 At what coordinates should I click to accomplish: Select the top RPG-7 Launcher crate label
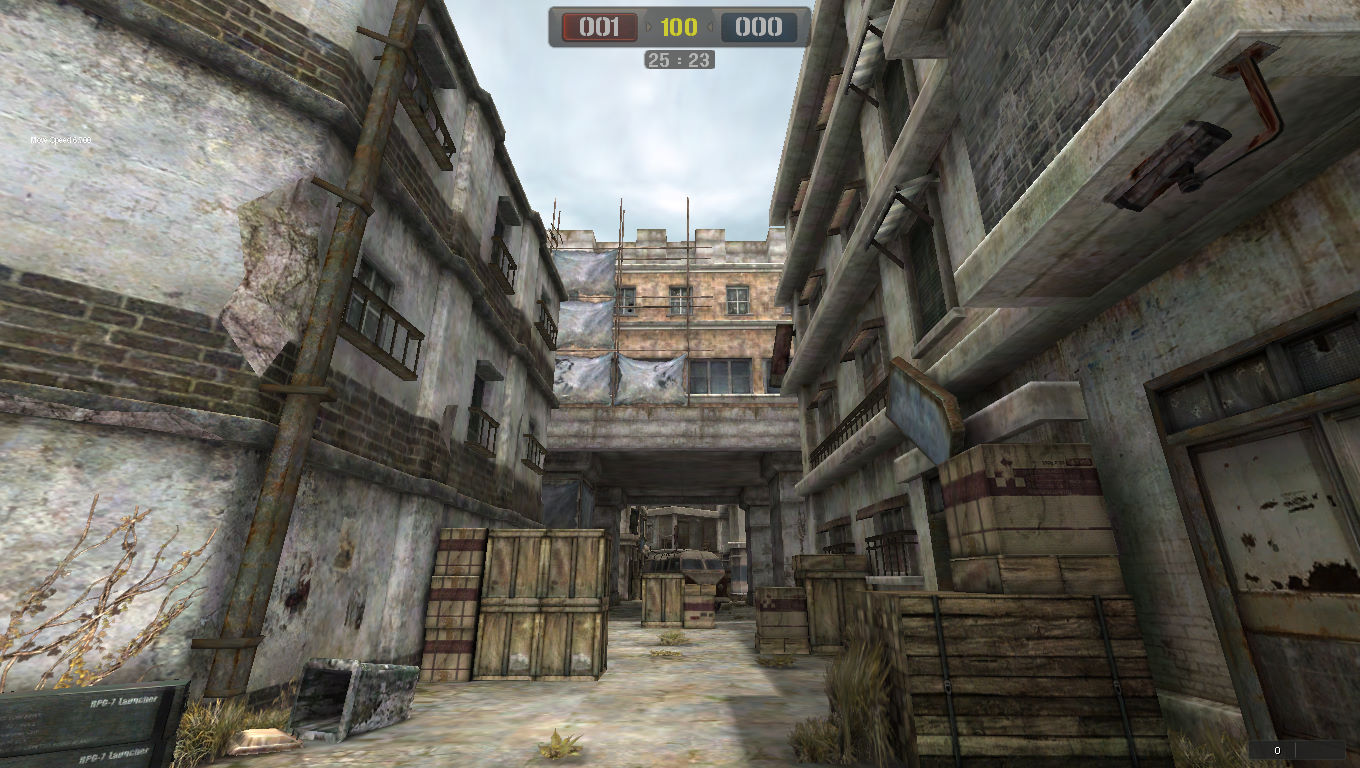click(125, 702)
